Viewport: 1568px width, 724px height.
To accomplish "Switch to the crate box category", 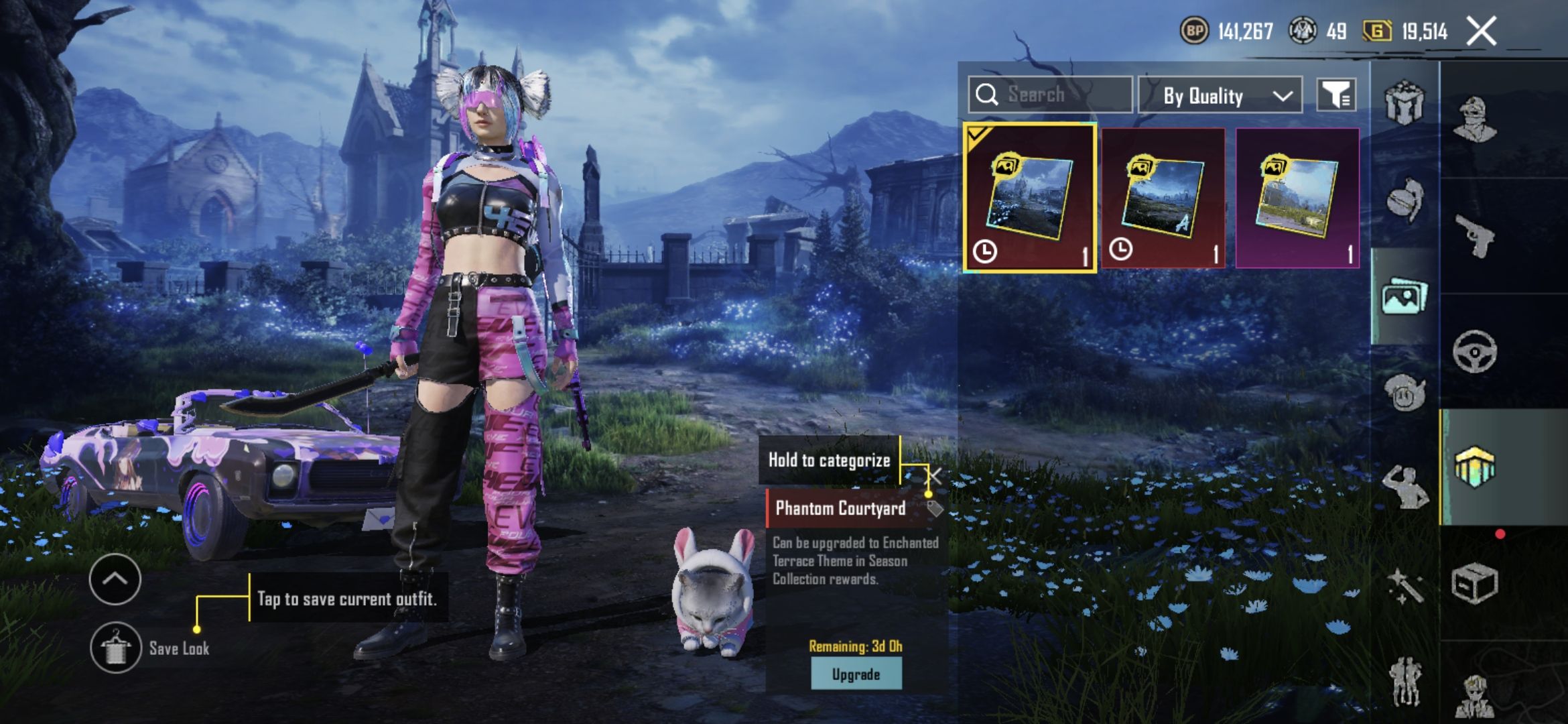I will point(1475,583).
